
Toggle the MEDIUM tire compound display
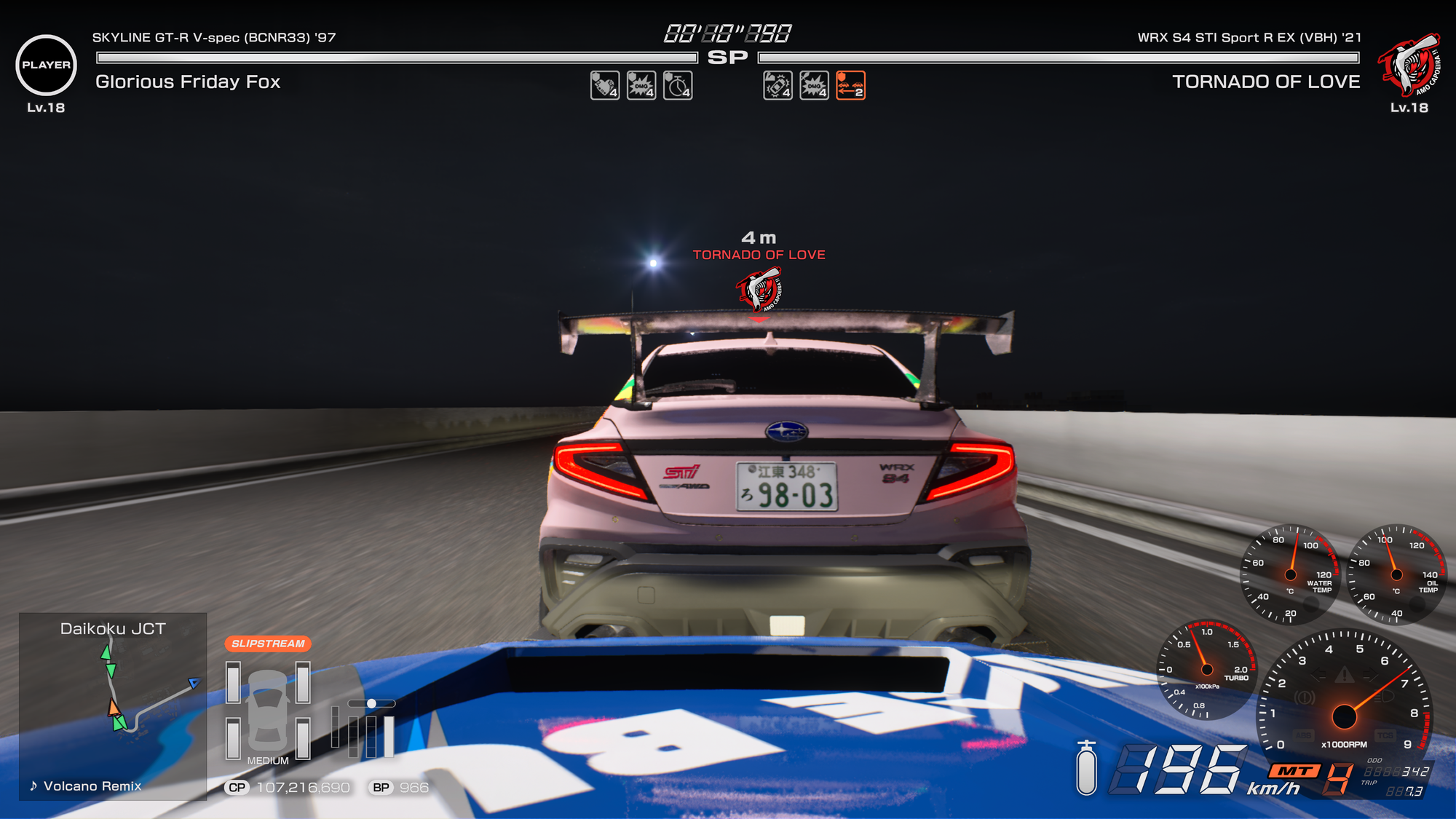[267, 759]
